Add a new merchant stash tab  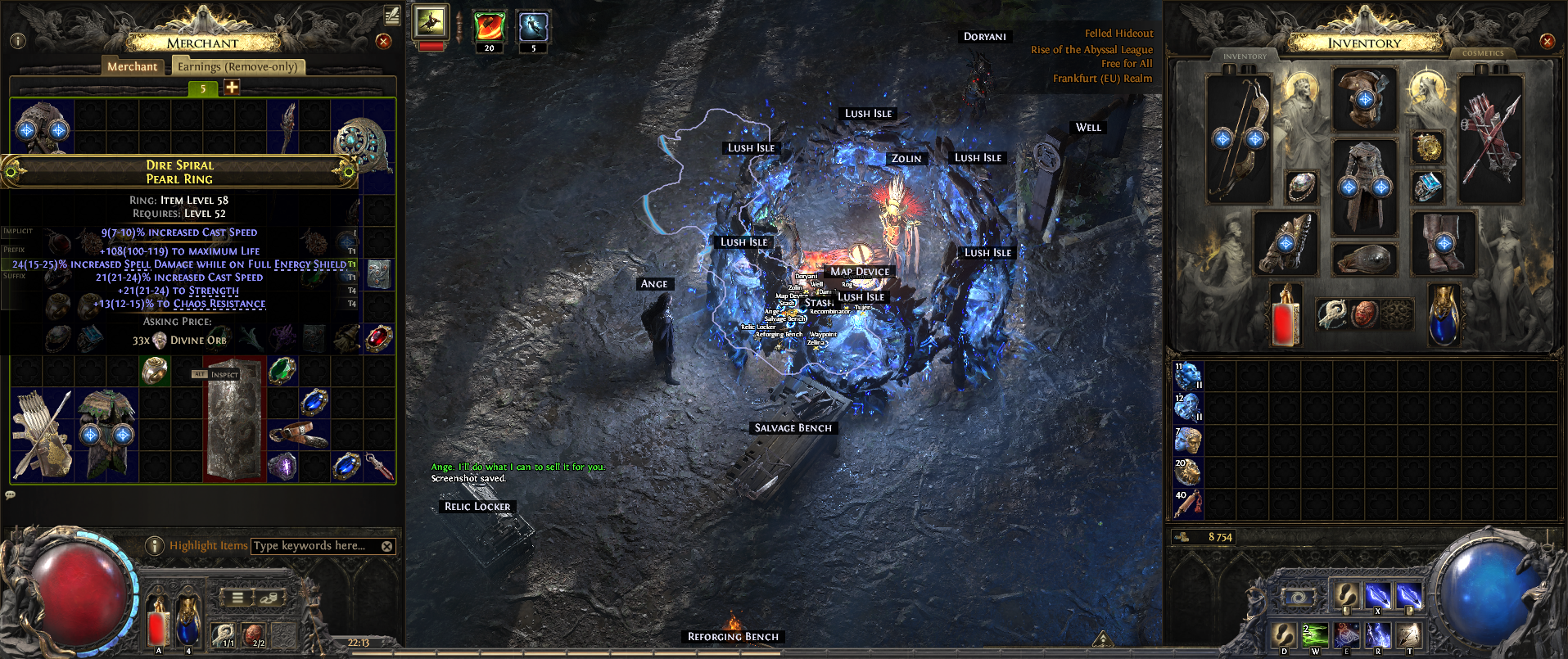[x=232, y=88]
